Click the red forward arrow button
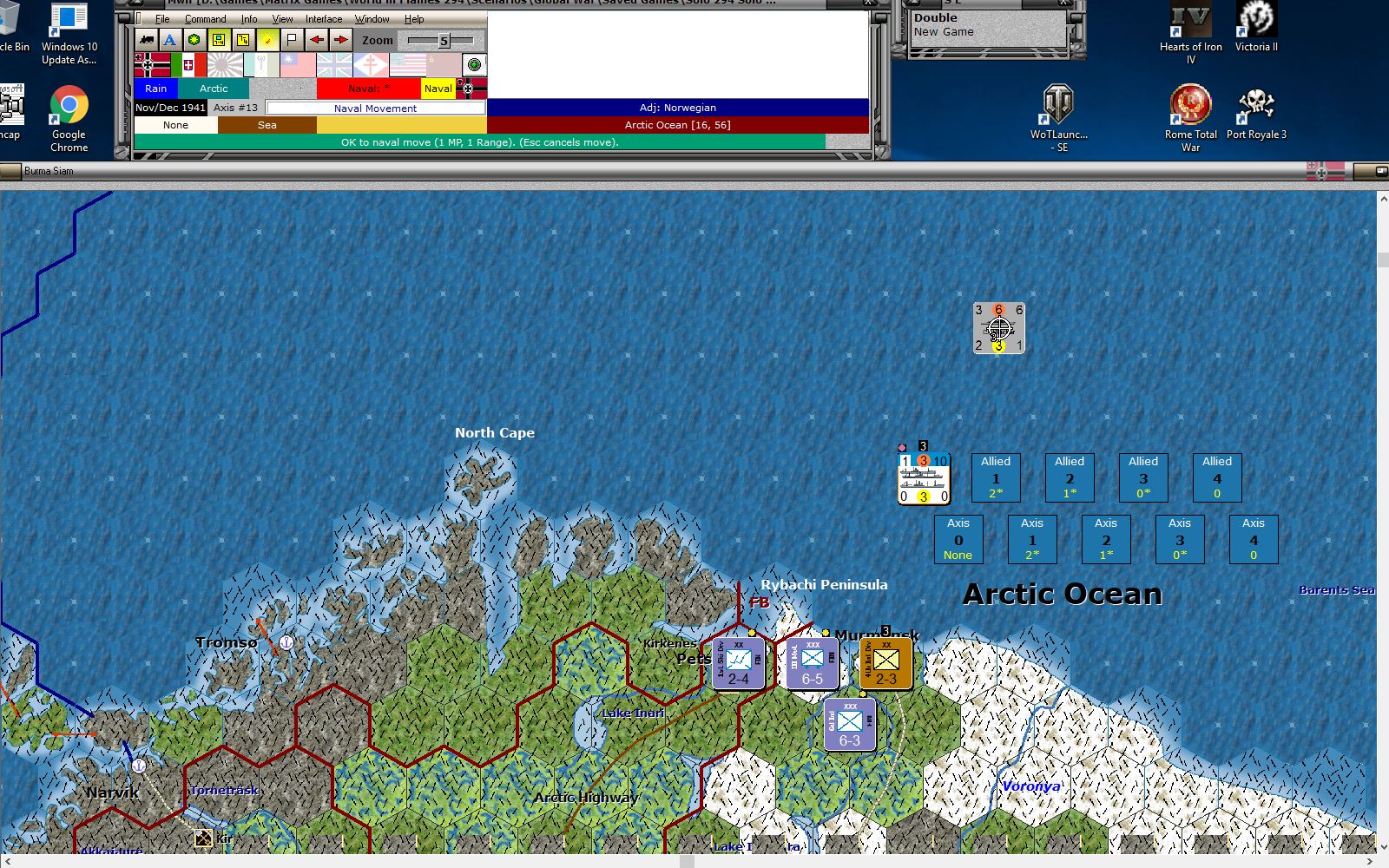The width and height of the screenshot is (1389, 868). (341, 40)
